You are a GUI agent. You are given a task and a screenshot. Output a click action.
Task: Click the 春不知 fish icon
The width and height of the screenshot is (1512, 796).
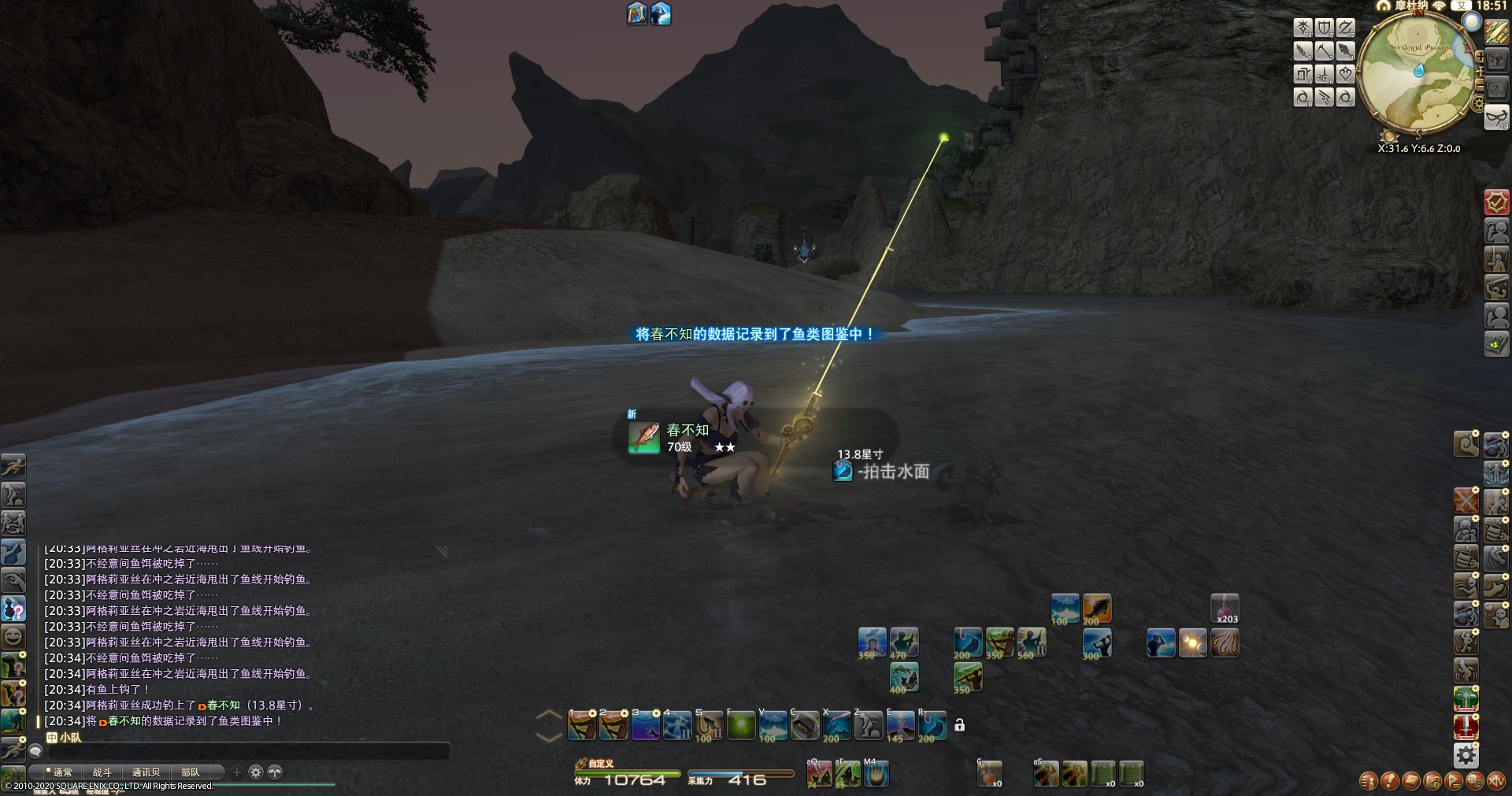pyautogui.click(x=643, y=438)
